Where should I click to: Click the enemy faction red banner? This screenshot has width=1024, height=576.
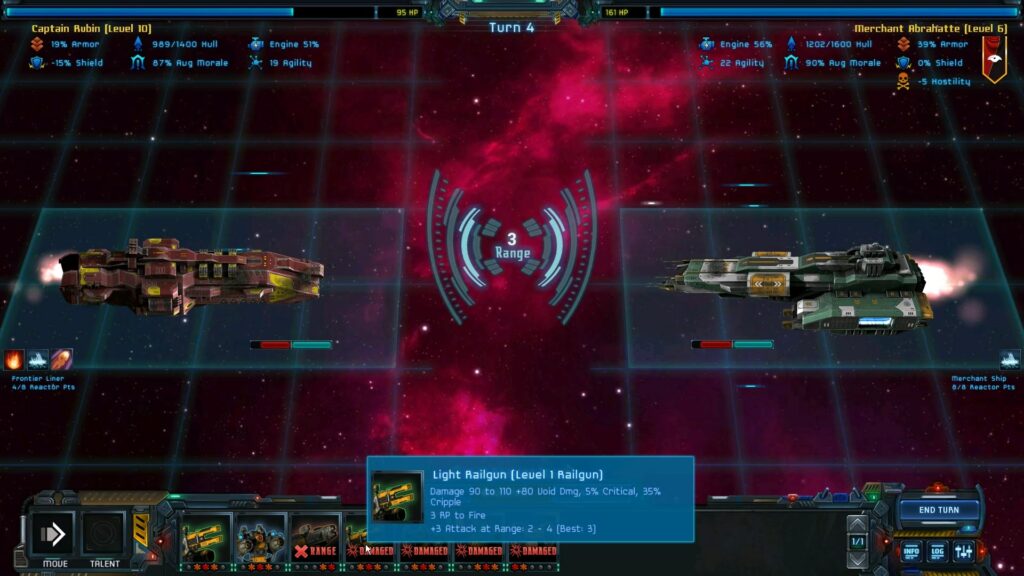point(992,59)
